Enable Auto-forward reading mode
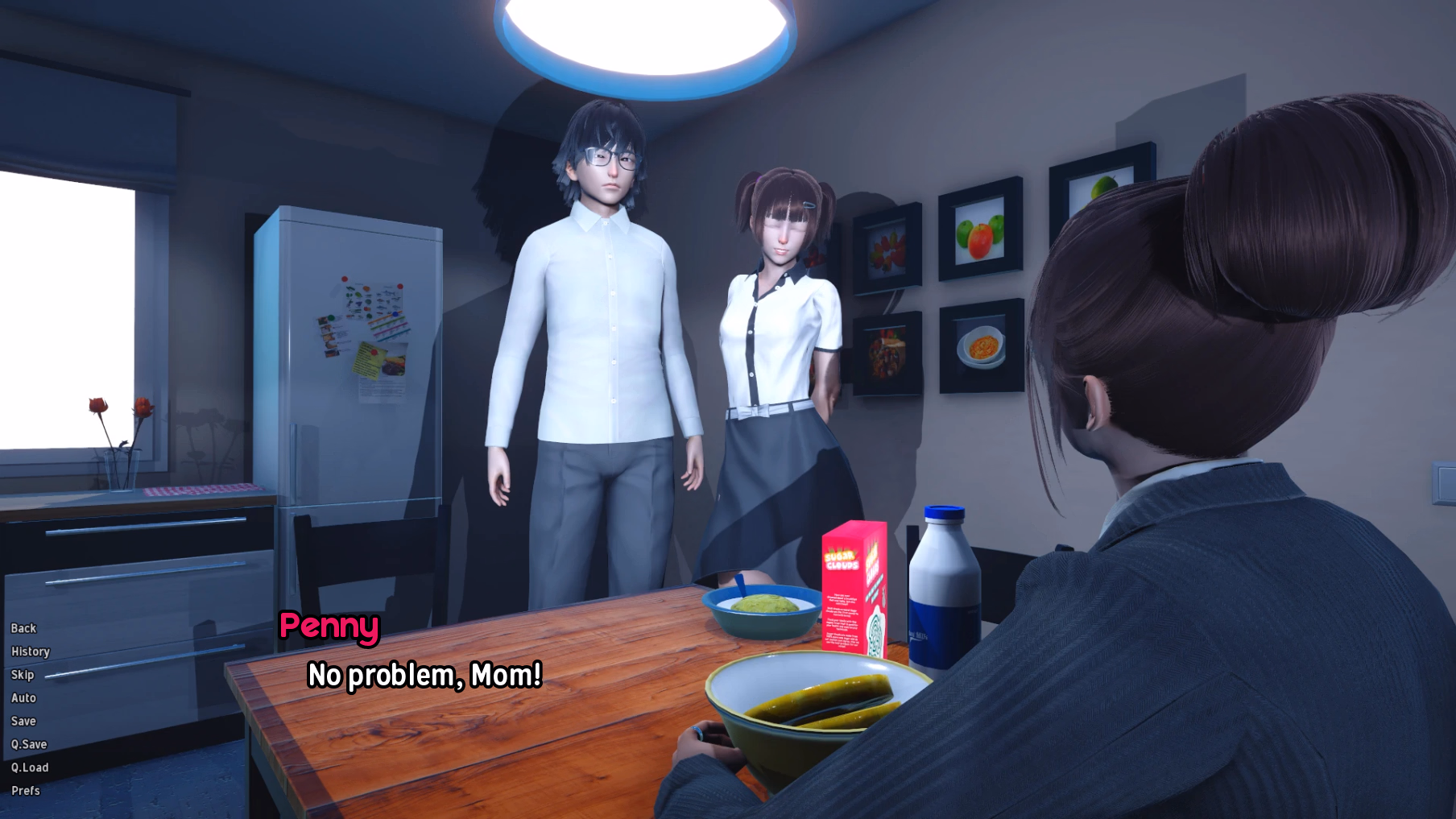Viewport: 1456px width, 819px height. click(x=23, y=697)
